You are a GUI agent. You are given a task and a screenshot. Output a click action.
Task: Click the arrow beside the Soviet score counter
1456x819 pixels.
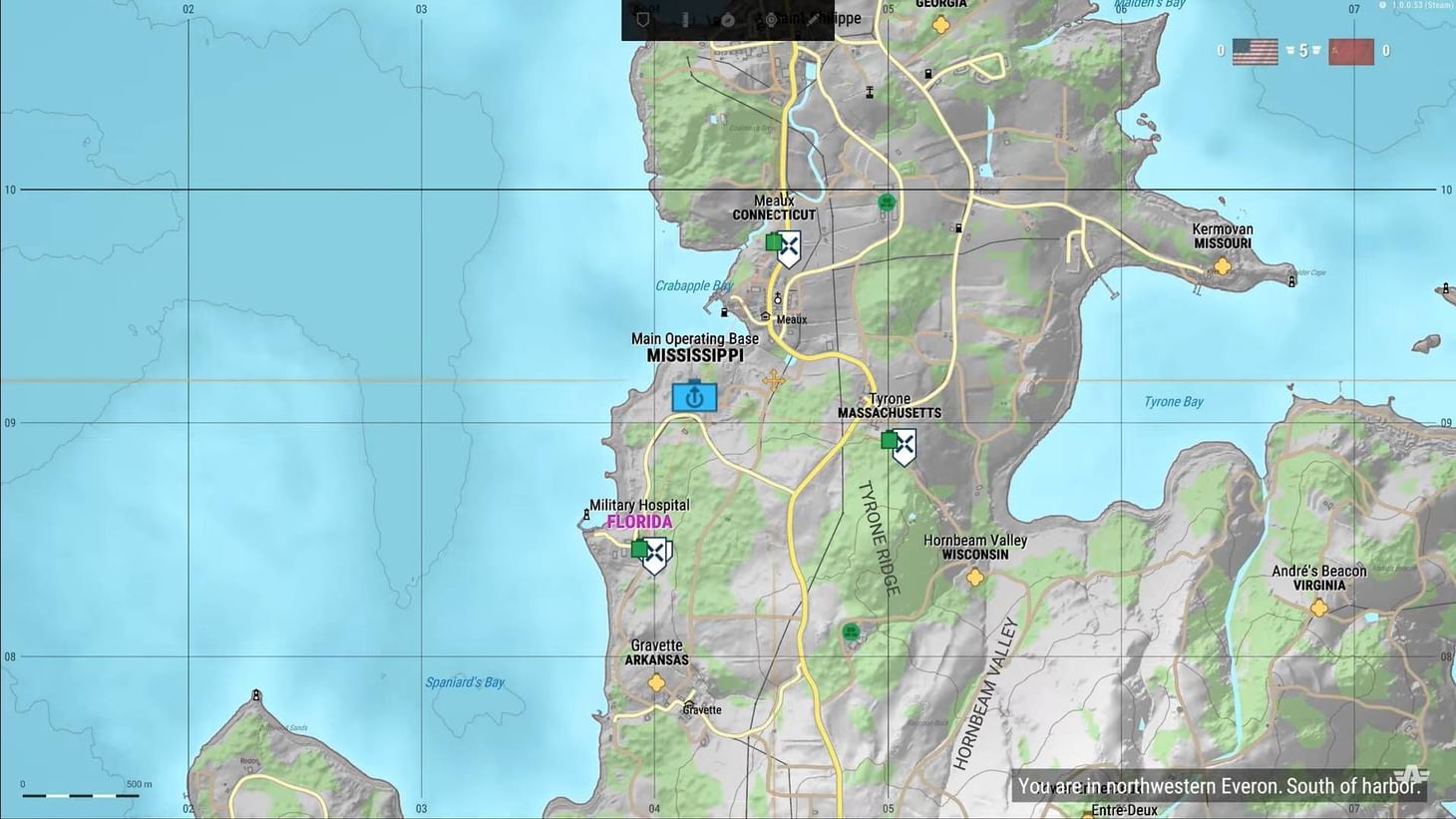coord(1315,50)
